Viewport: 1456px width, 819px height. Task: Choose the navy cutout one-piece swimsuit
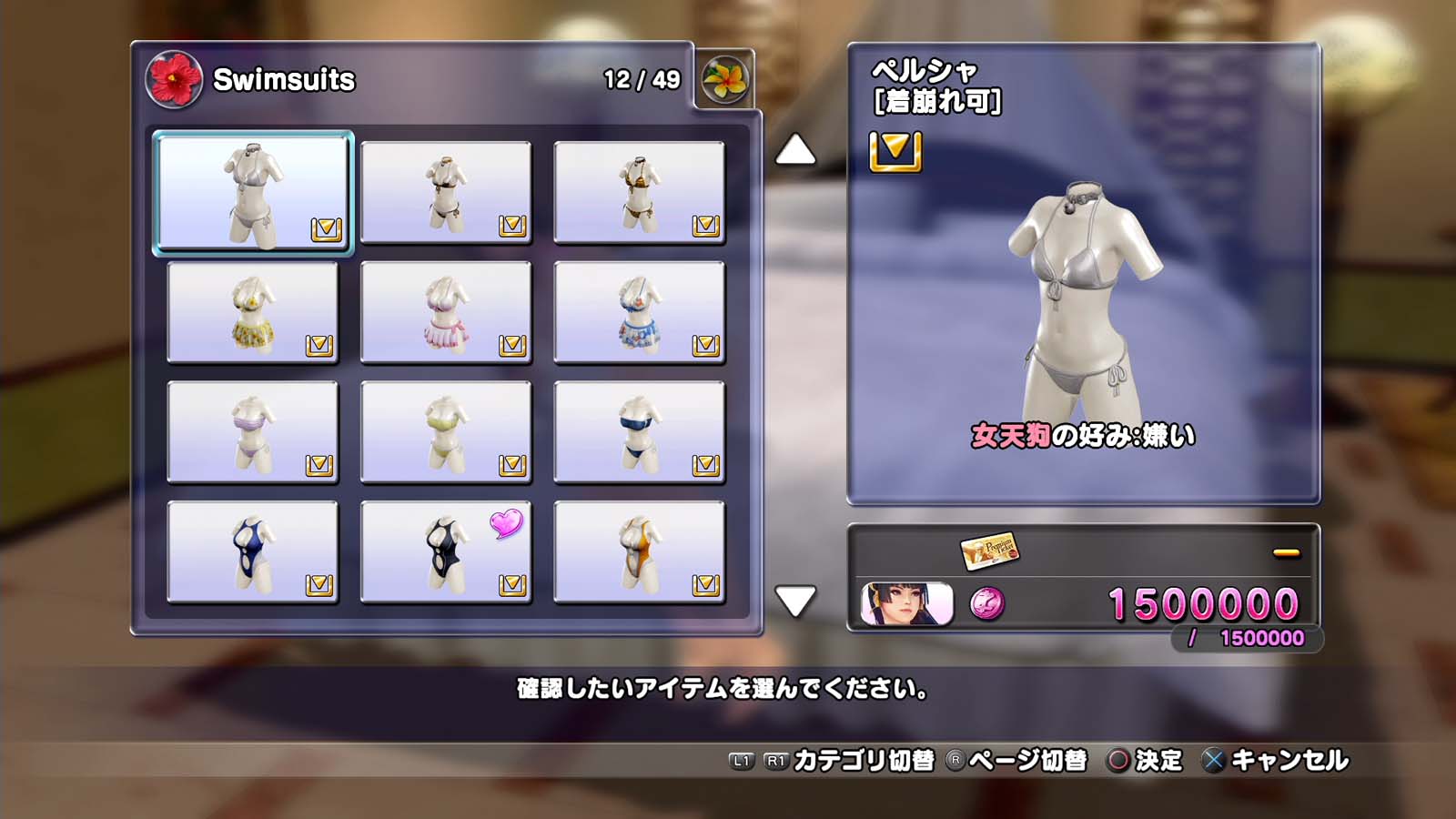(x=253, y=552)
